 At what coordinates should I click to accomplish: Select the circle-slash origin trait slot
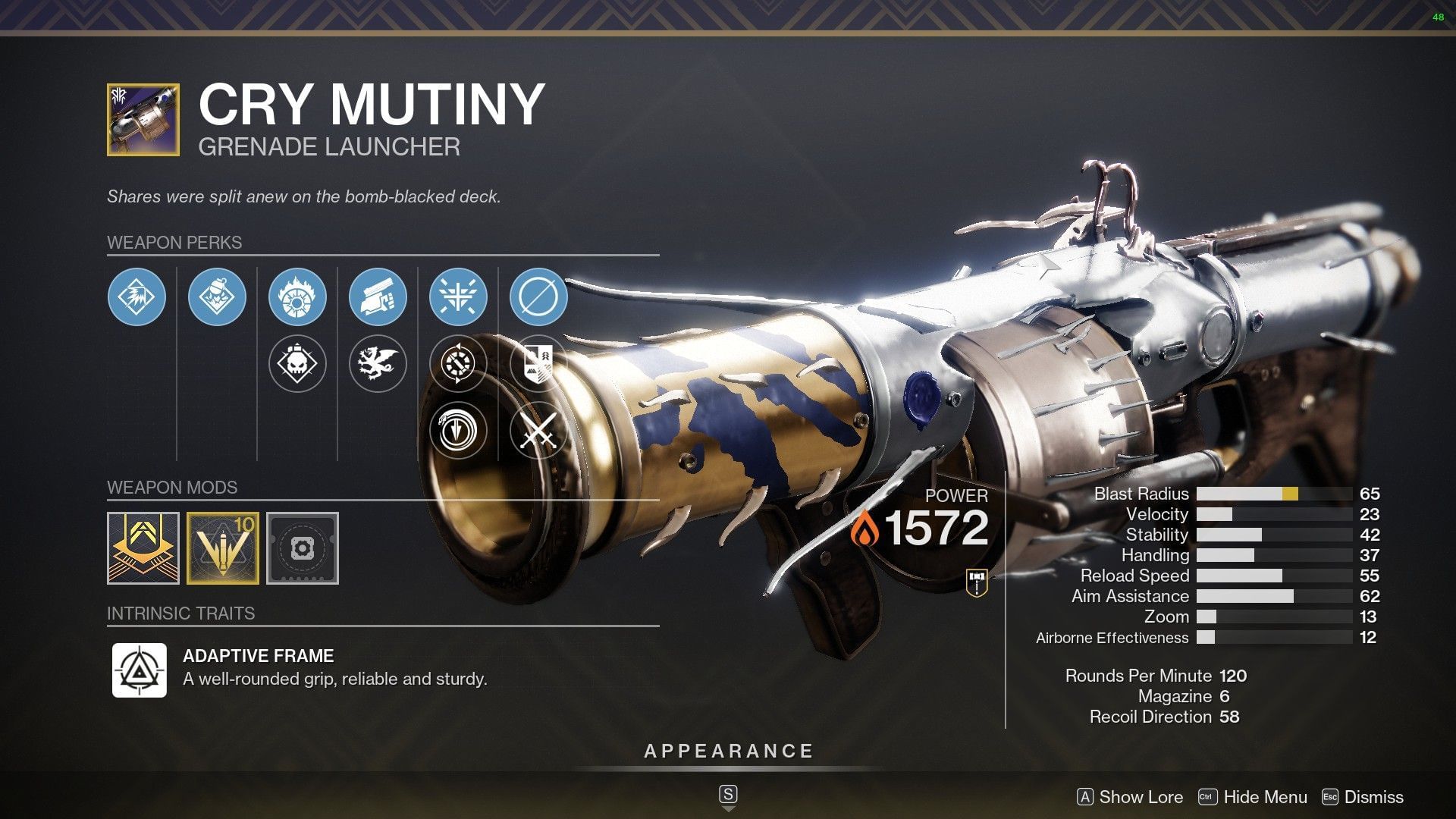point(538,297)
